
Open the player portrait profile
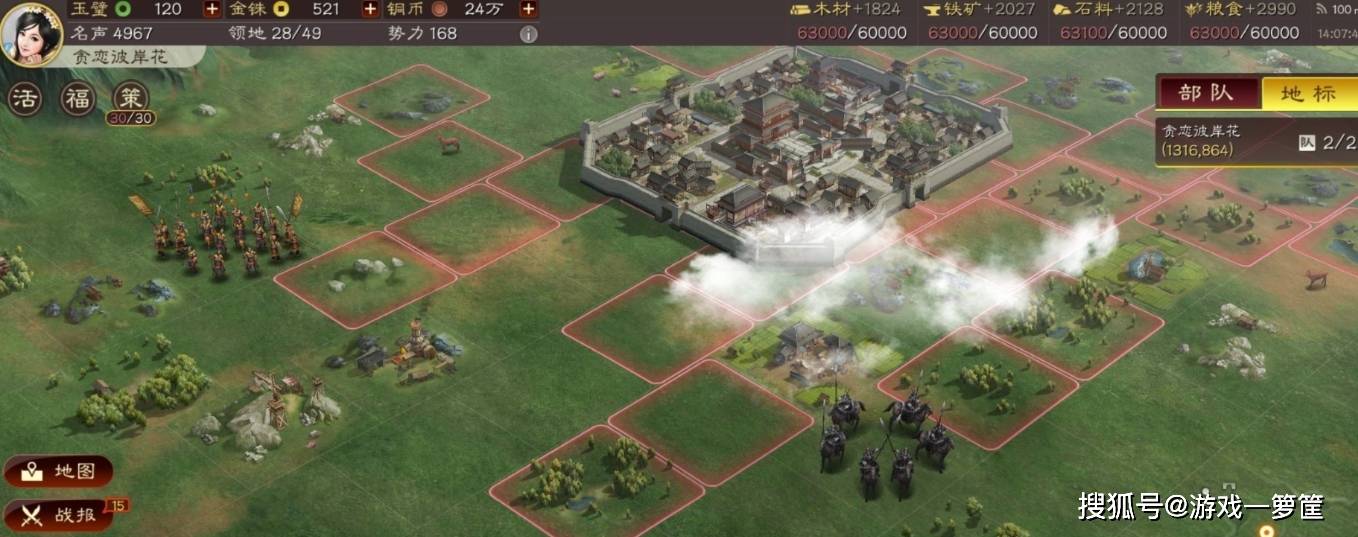(31, 32)
